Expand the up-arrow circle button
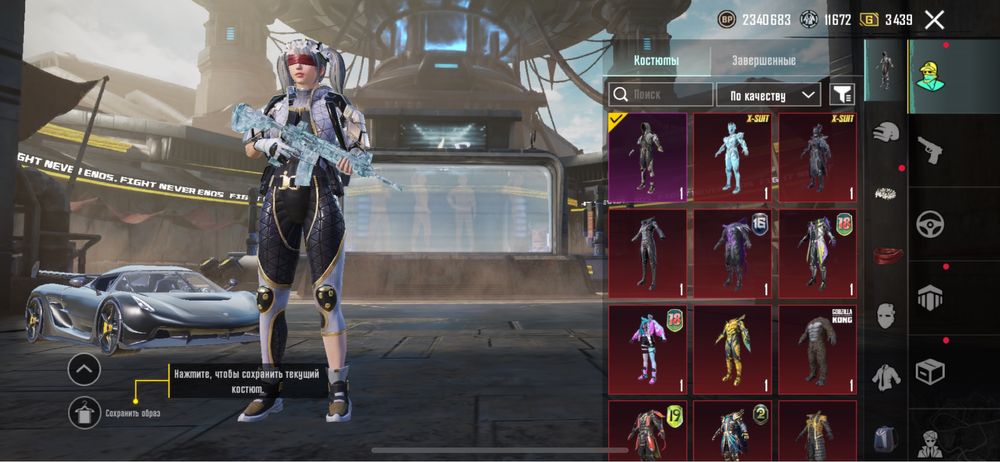The height and width of the screenshot is (462, 1000). (x=84, y=370)
